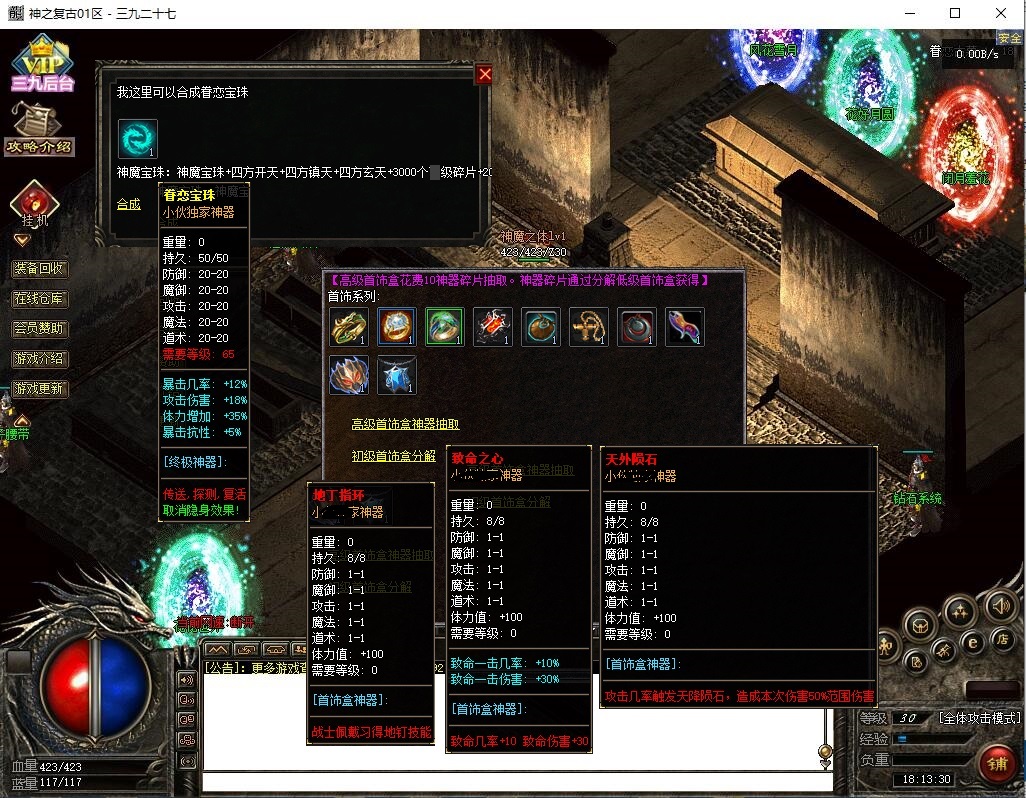
Task: Pick the cross necklace accessory
Action: (x=589, y=327)
